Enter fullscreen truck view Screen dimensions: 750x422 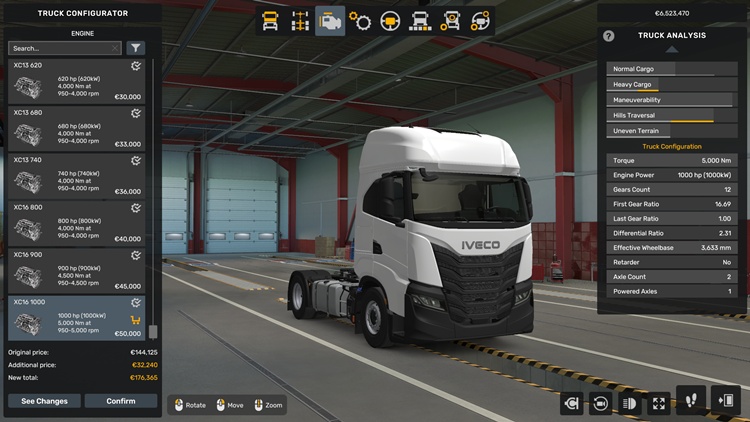[659, 403]
